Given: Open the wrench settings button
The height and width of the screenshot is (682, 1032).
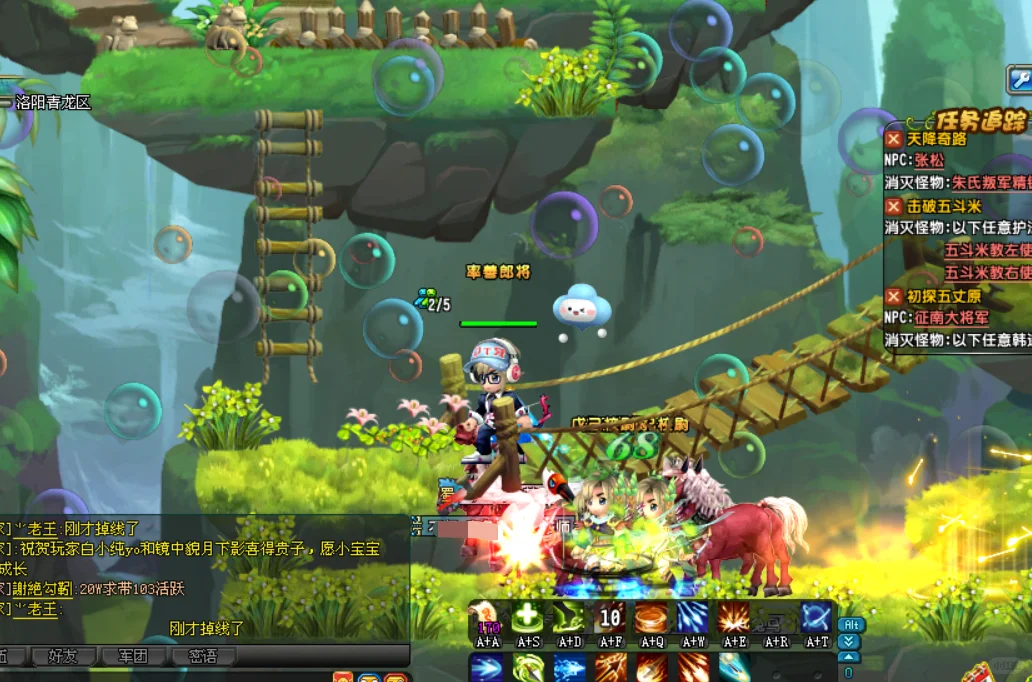Looking at the screenshot, I should 1019,79.
